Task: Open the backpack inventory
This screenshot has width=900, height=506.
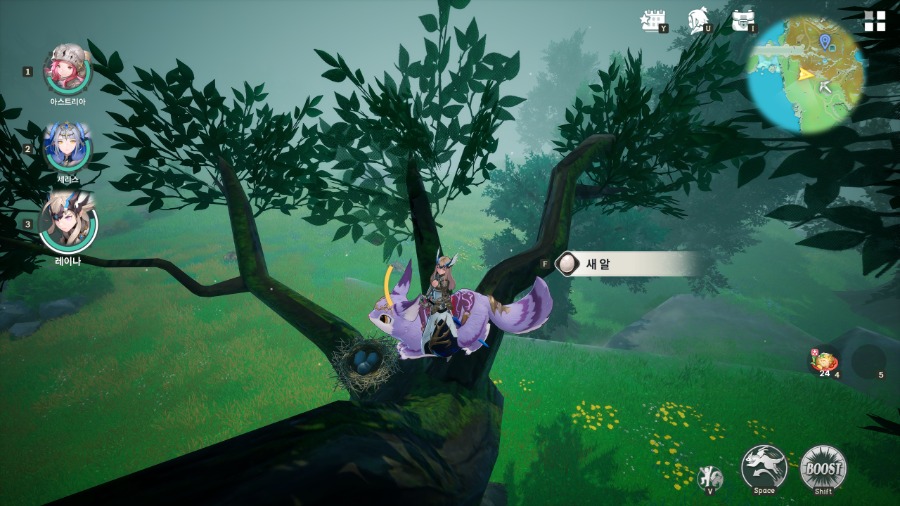Action: 743,21
